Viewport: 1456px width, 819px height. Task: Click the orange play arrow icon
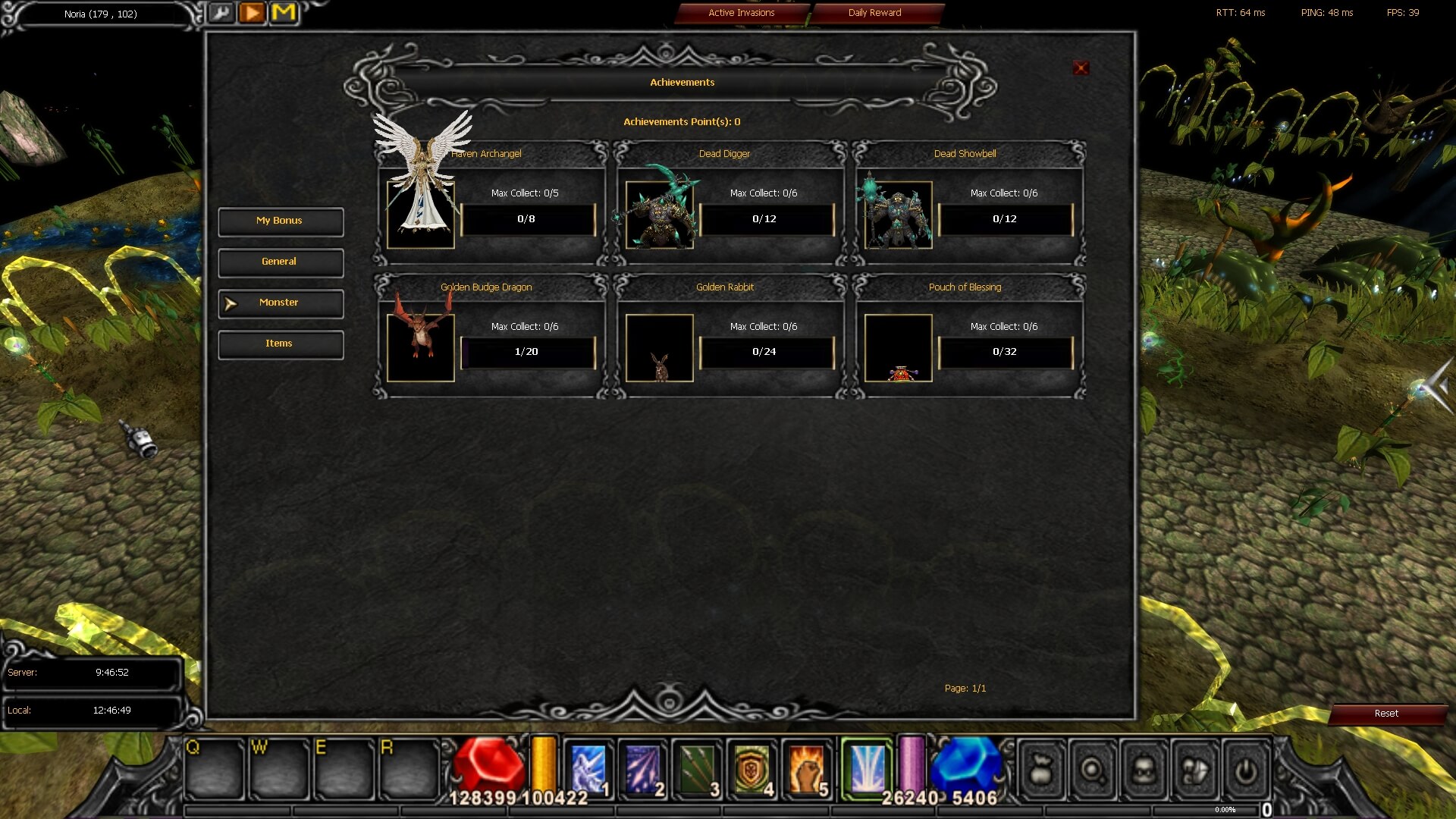pos(253,13)
